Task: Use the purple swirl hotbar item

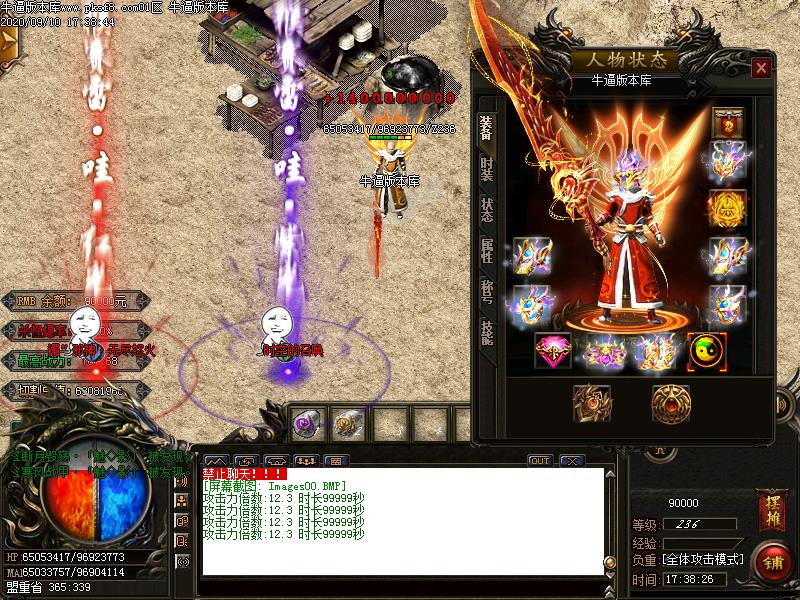Action: point(306,423)
